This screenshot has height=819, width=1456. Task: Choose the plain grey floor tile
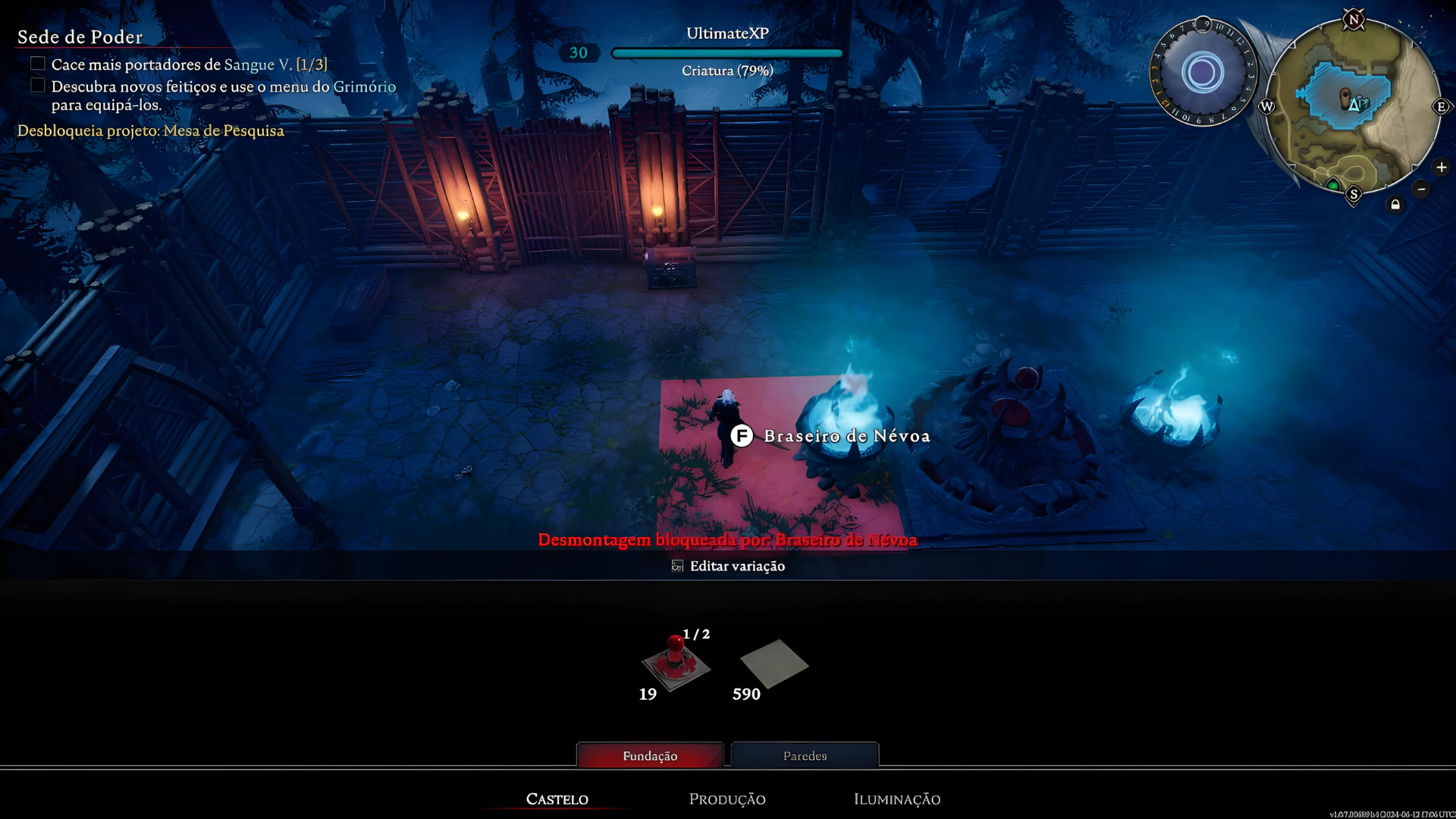[773, 664]
